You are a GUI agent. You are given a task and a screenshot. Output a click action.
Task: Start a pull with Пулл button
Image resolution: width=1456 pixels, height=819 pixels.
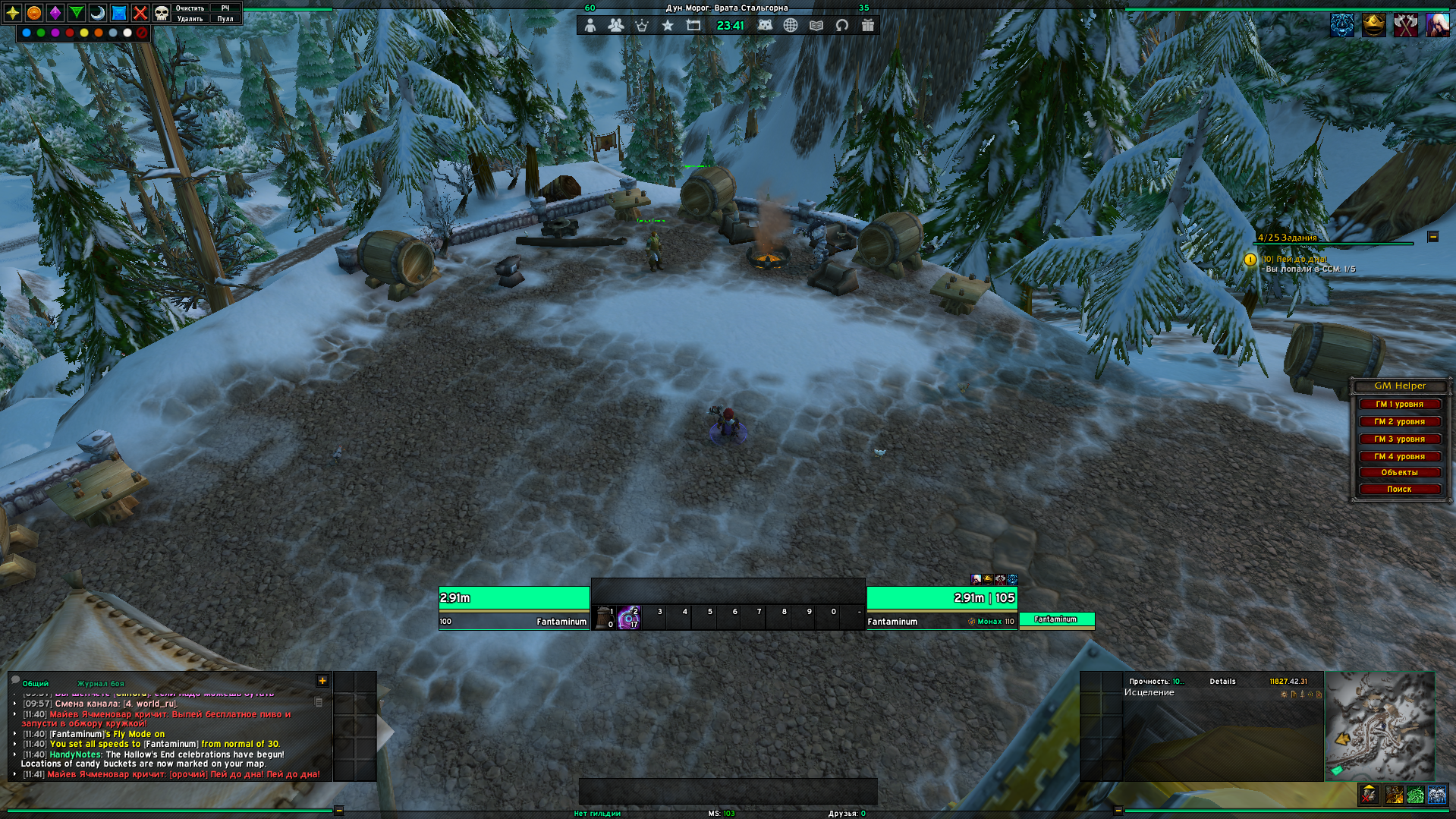(225, 19)
